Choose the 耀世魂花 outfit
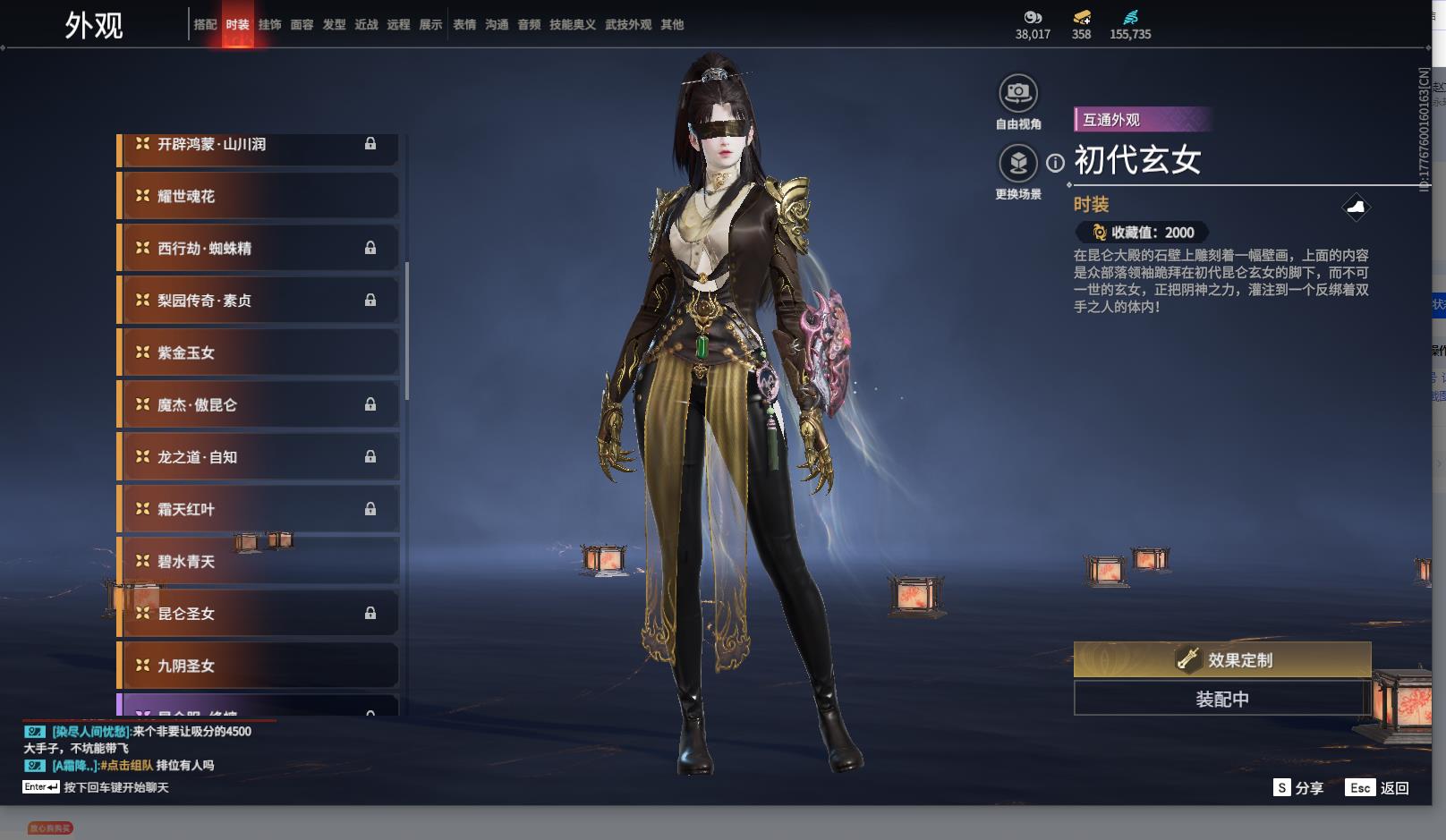The height and width of the screenshot is (840, 1446). point(259,196)
